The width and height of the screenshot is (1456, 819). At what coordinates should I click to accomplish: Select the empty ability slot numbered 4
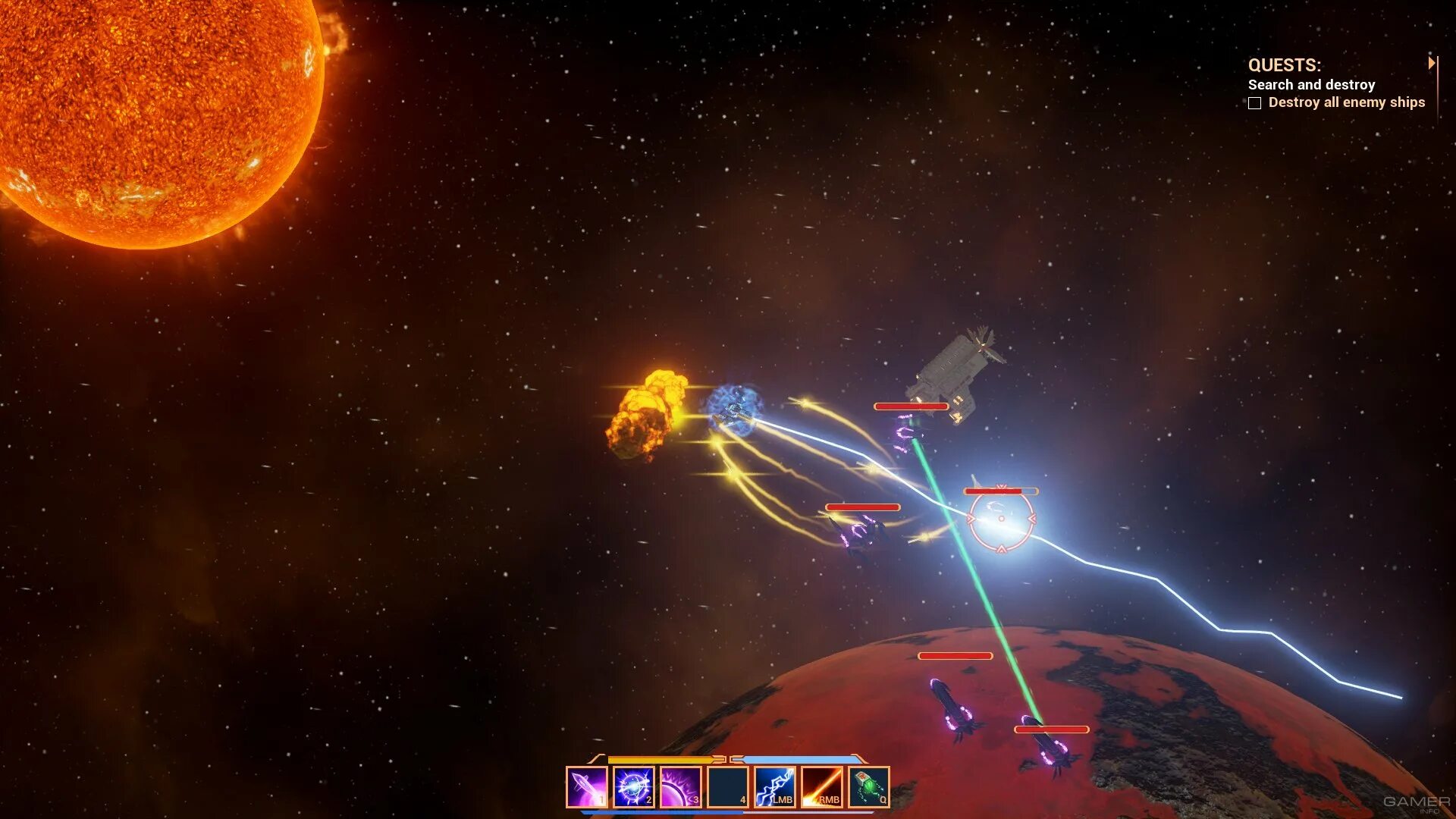click(x=727, y=787)
